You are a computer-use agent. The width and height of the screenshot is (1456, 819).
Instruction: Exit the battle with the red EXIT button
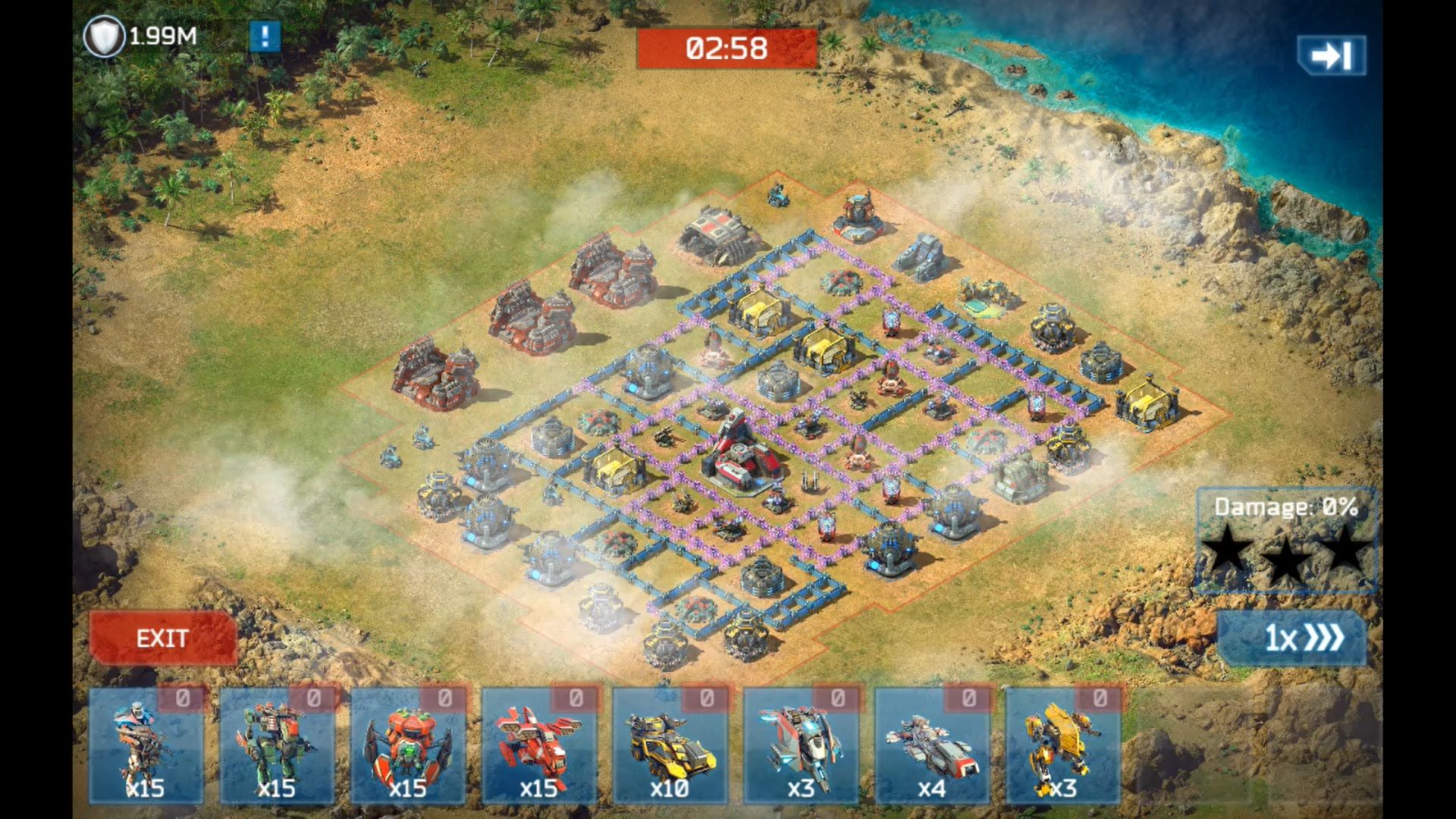(x=162, y=639)
